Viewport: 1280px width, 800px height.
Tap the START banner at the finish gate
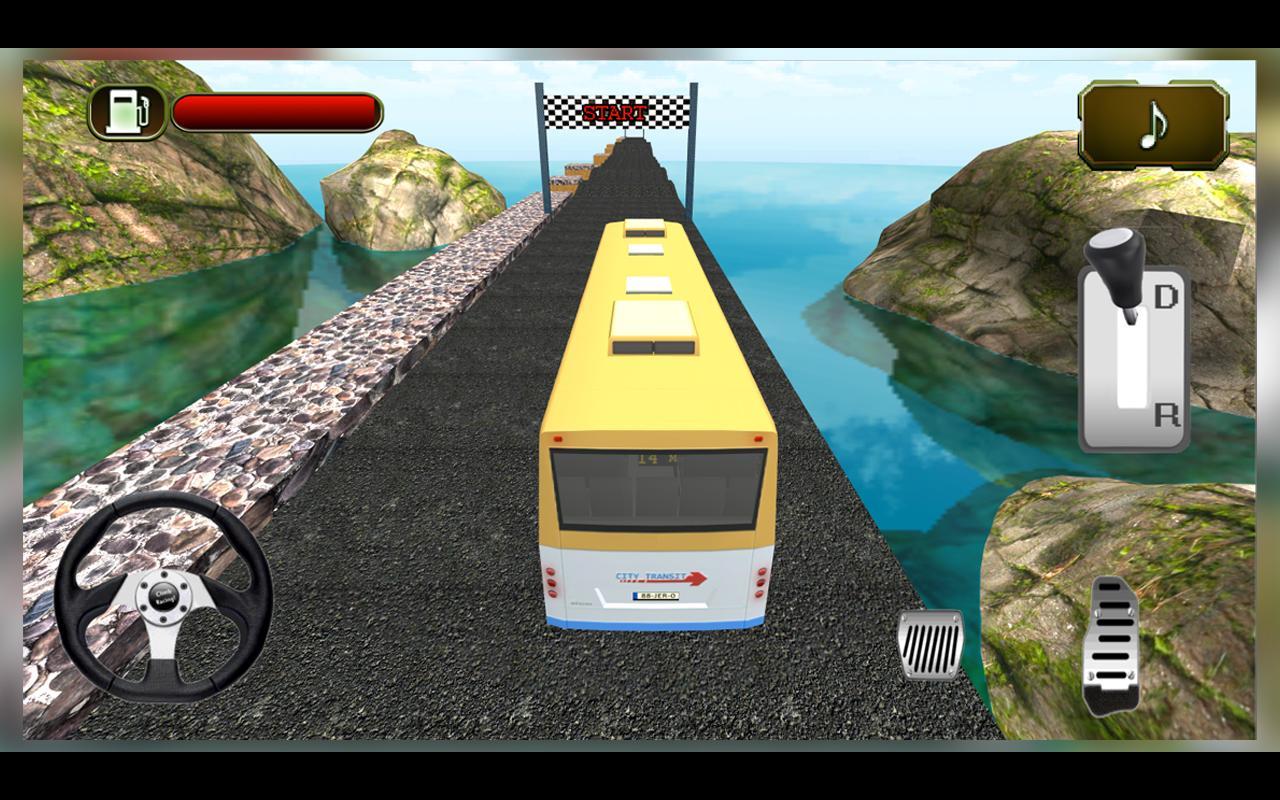tap(614, 113)
